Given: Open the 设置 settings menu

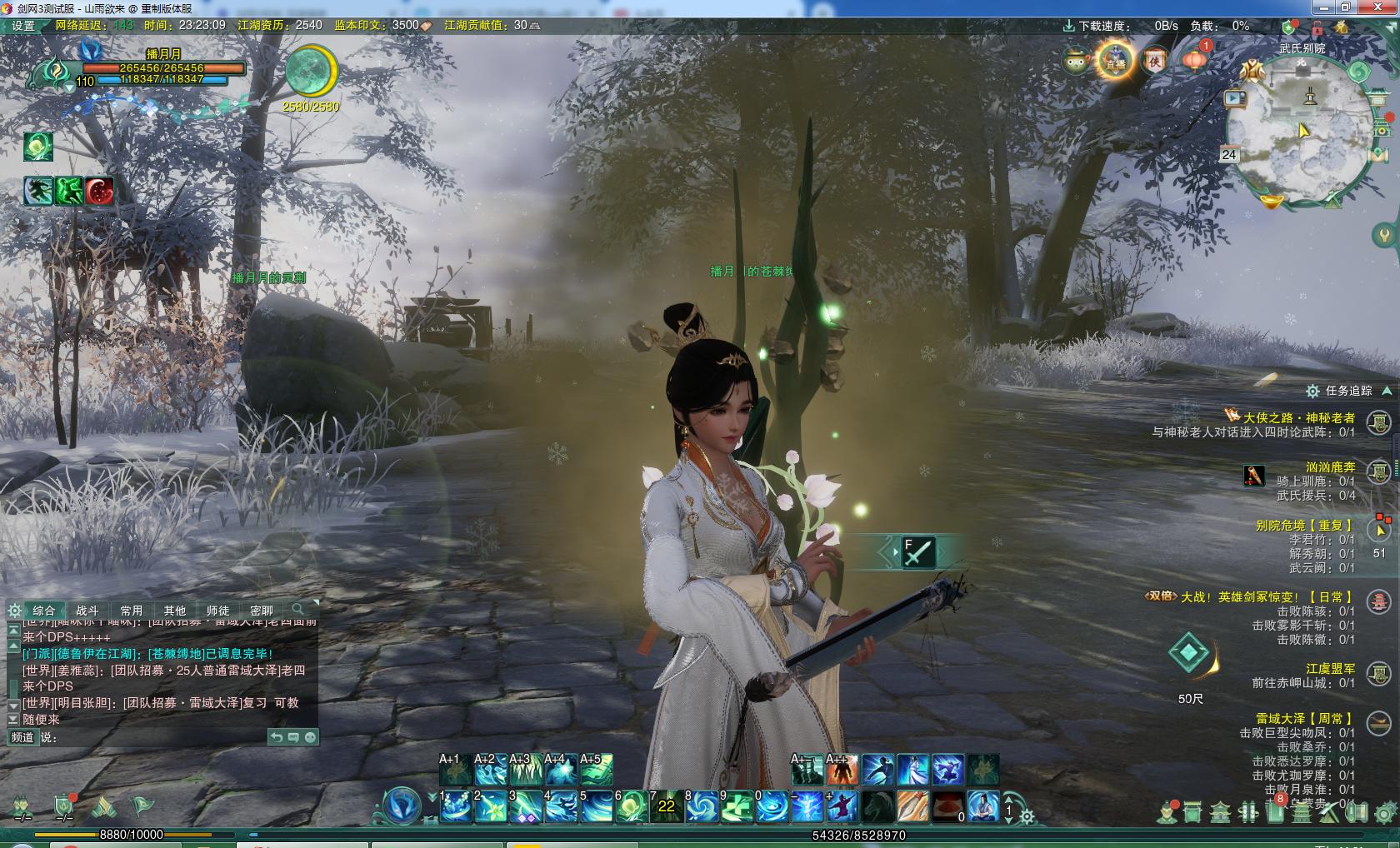Looking at the screenshot, I should (x=22, y=25).
